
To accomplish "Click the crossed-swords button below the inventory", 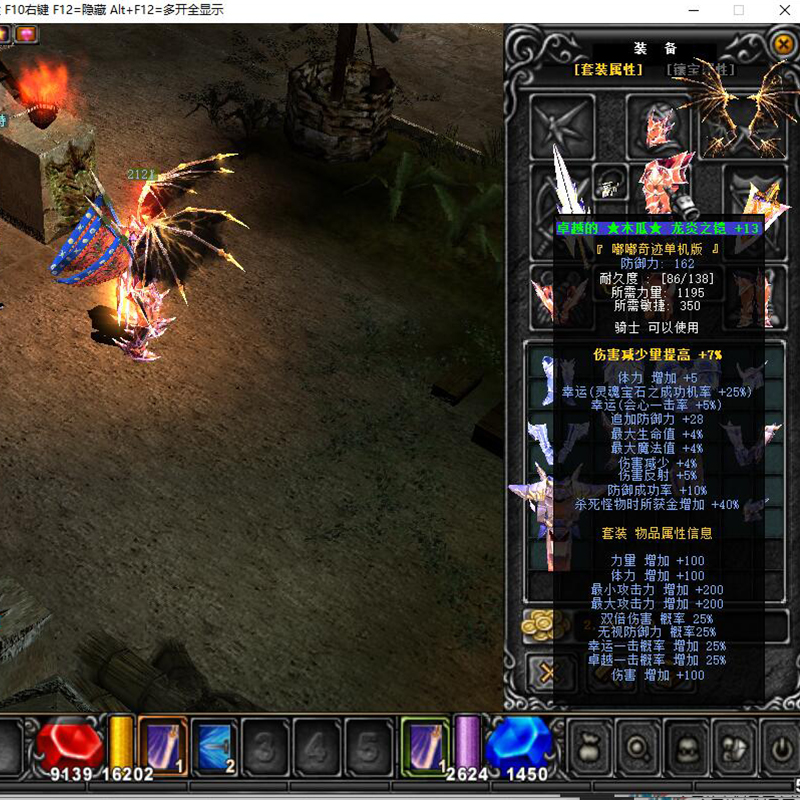I will [546, 672].
